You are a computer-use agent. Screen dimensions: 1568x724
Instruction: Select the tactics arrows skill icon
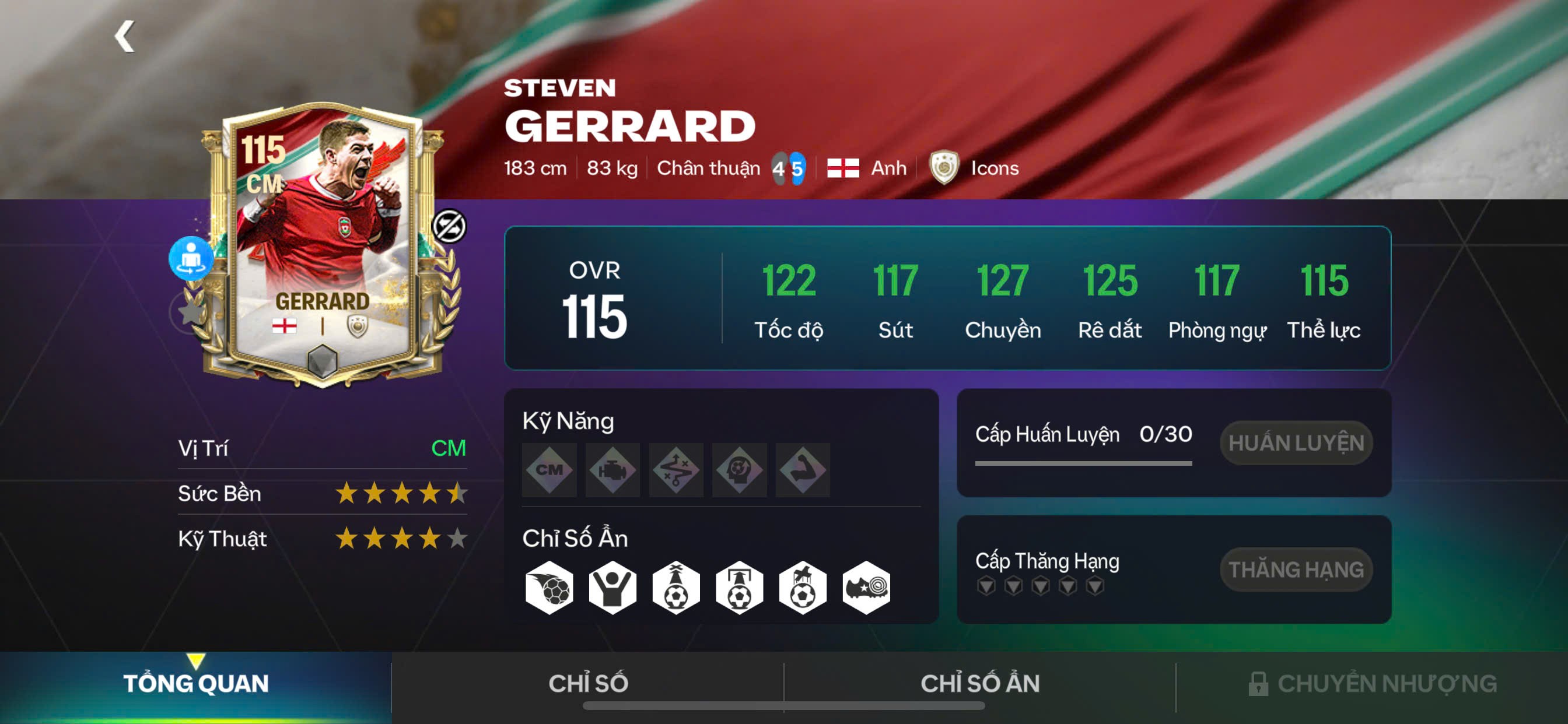(x=675, y=470)
